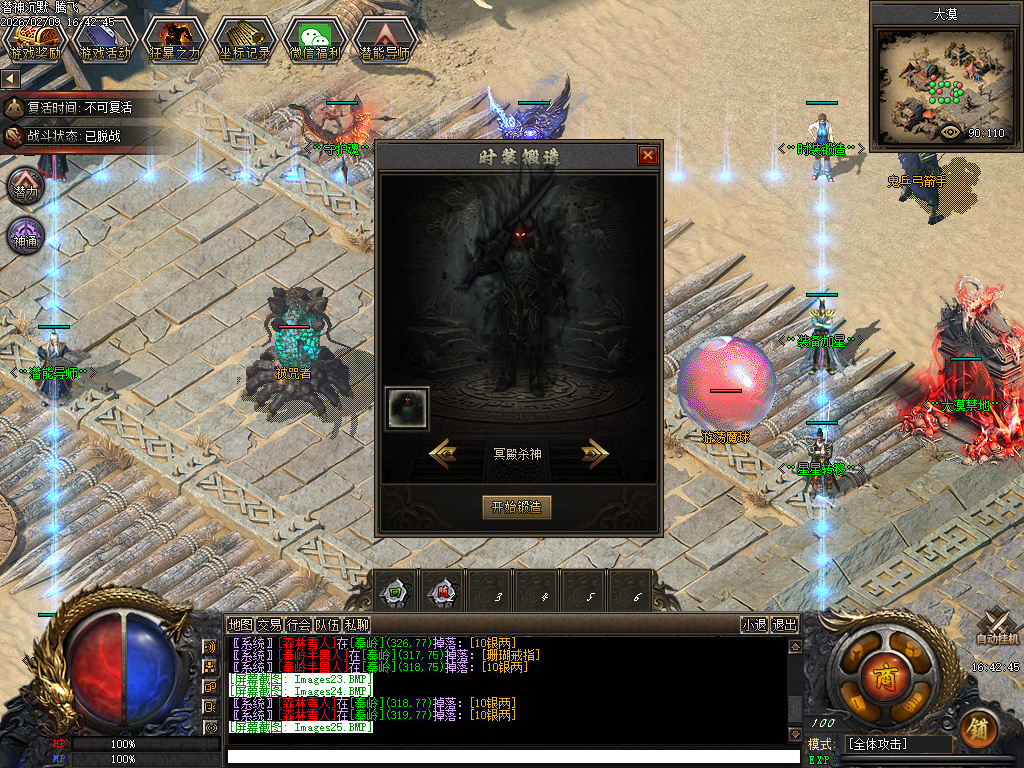This screenshot has width=1024, height=768.
Task: Show the next costume with right arrow
Action: (595, 453)
